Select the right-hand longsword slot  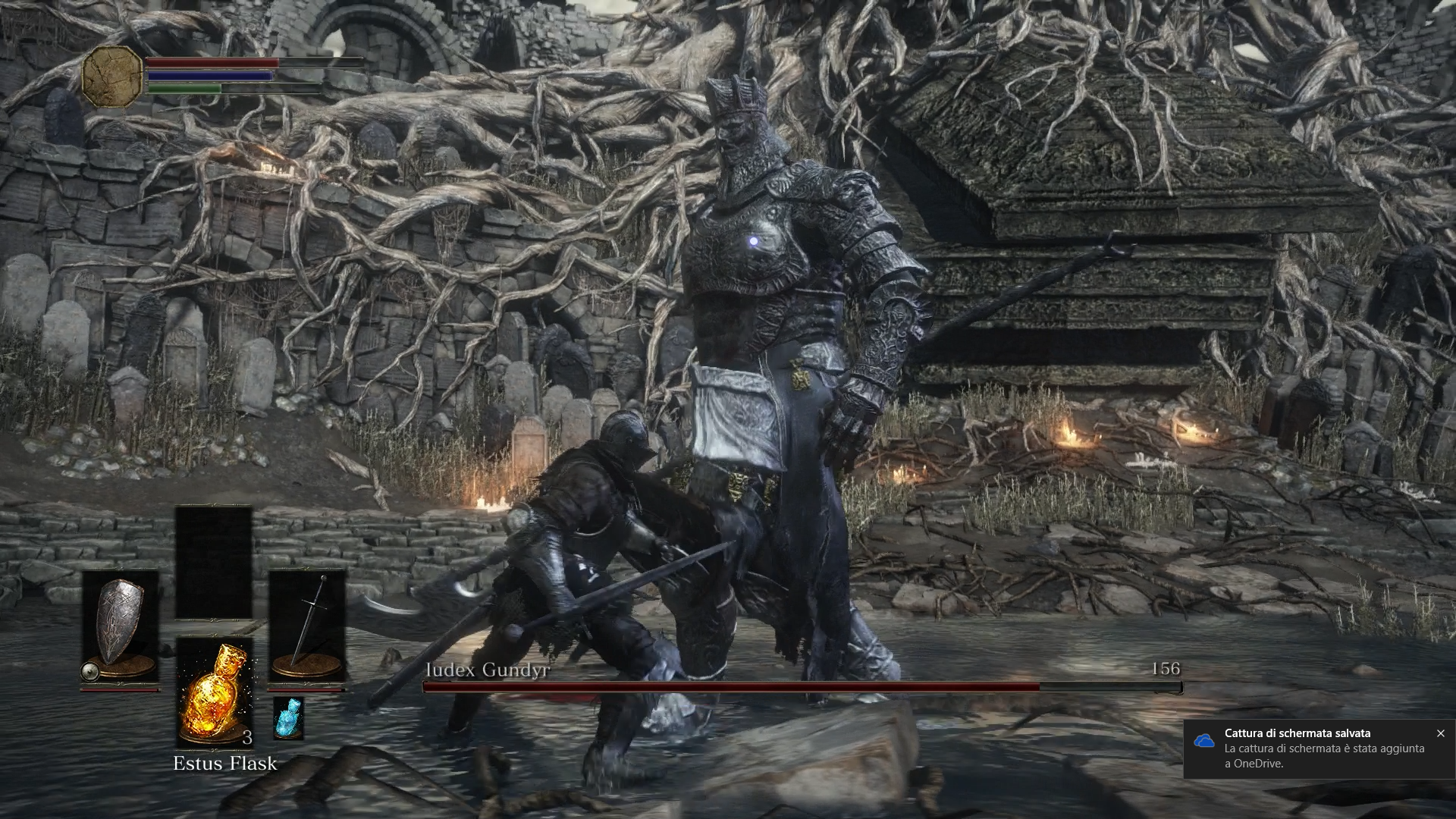click(307, 624)
